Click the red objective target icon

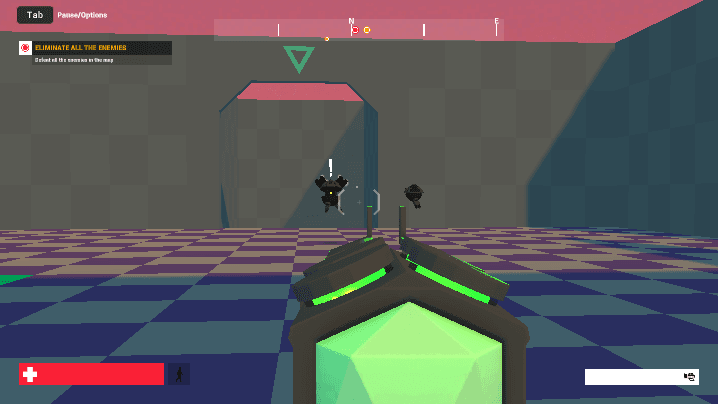25,47
